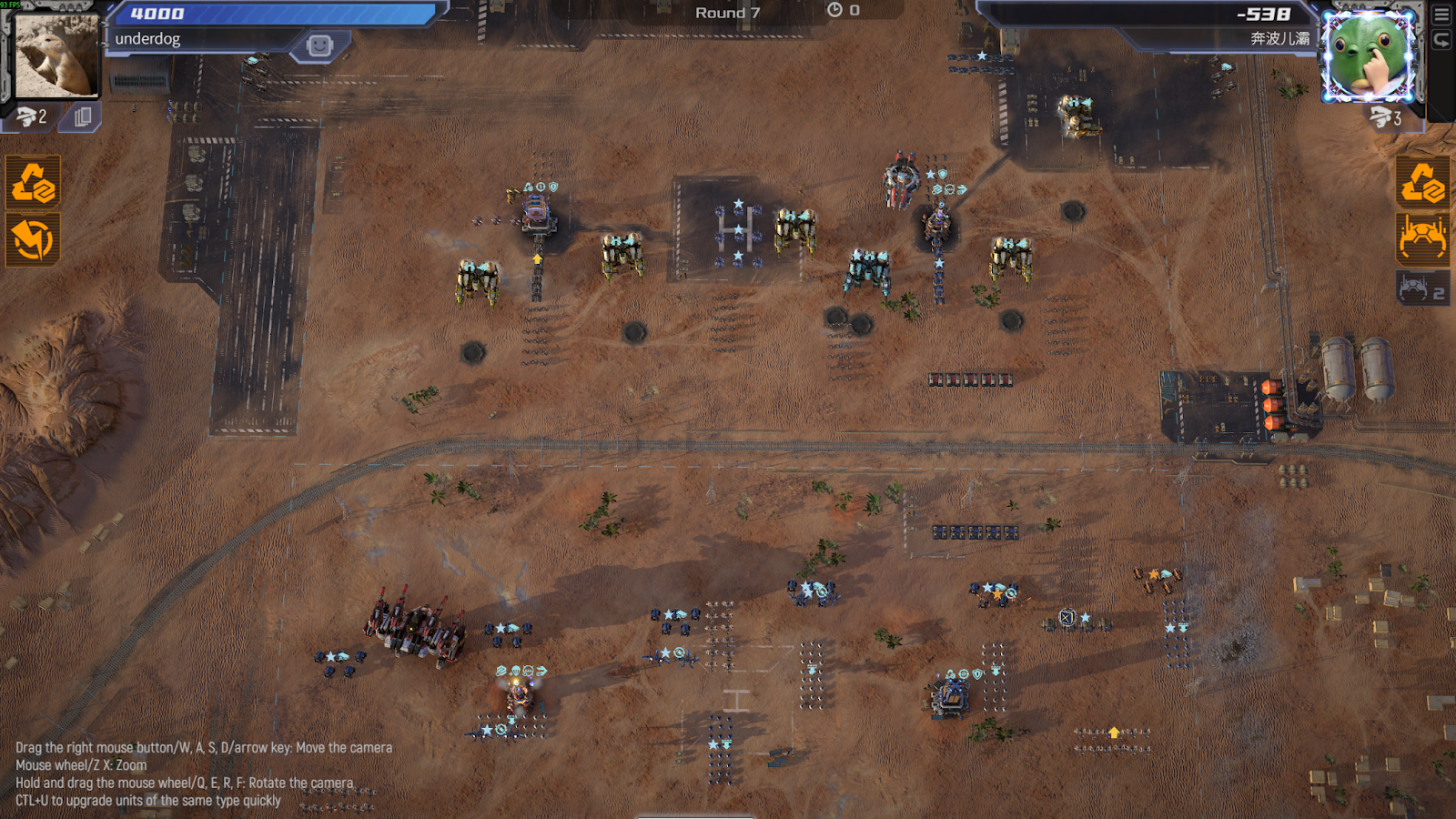Click the curved return arrow button

pos(1441,40)
